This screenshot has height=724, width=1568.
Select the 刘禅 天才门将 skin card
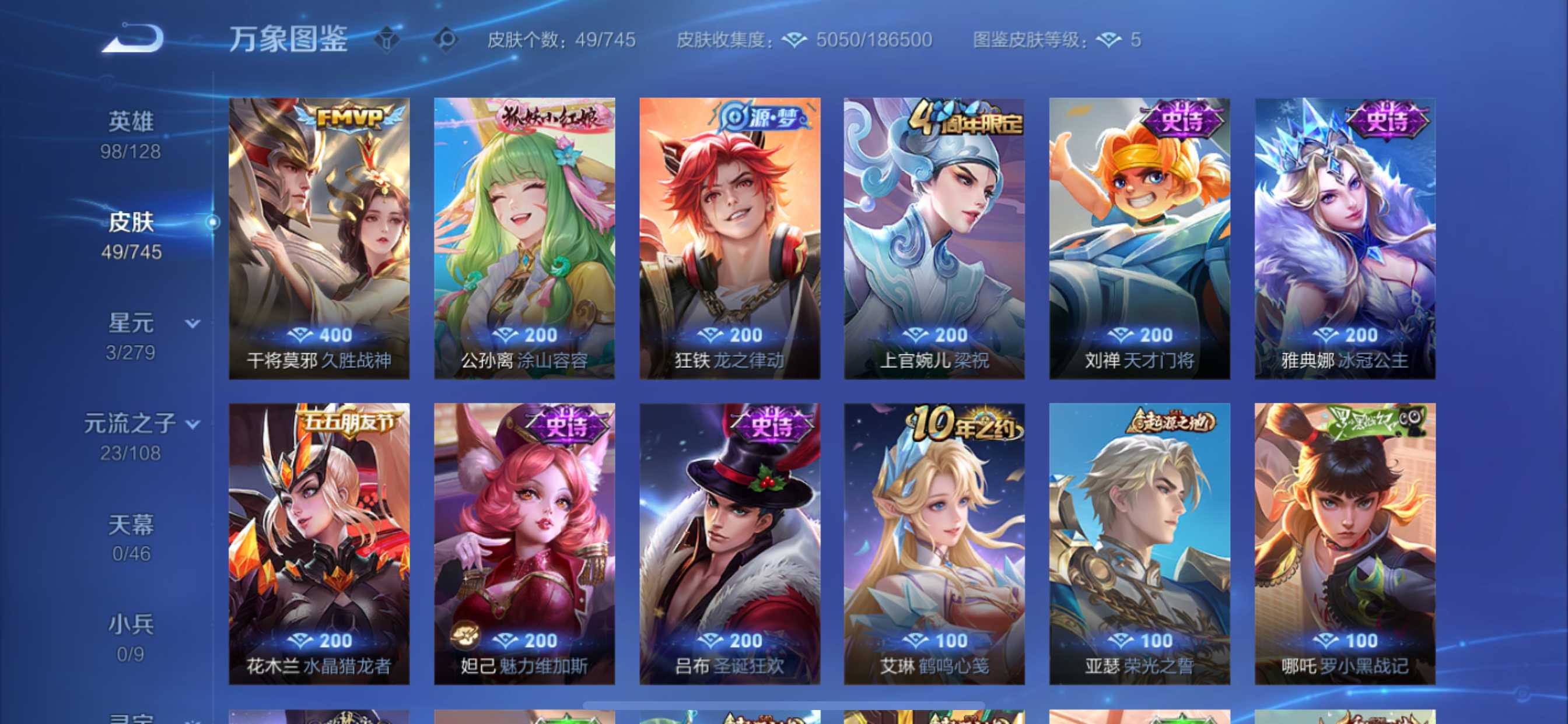[x=1139, y=238]
